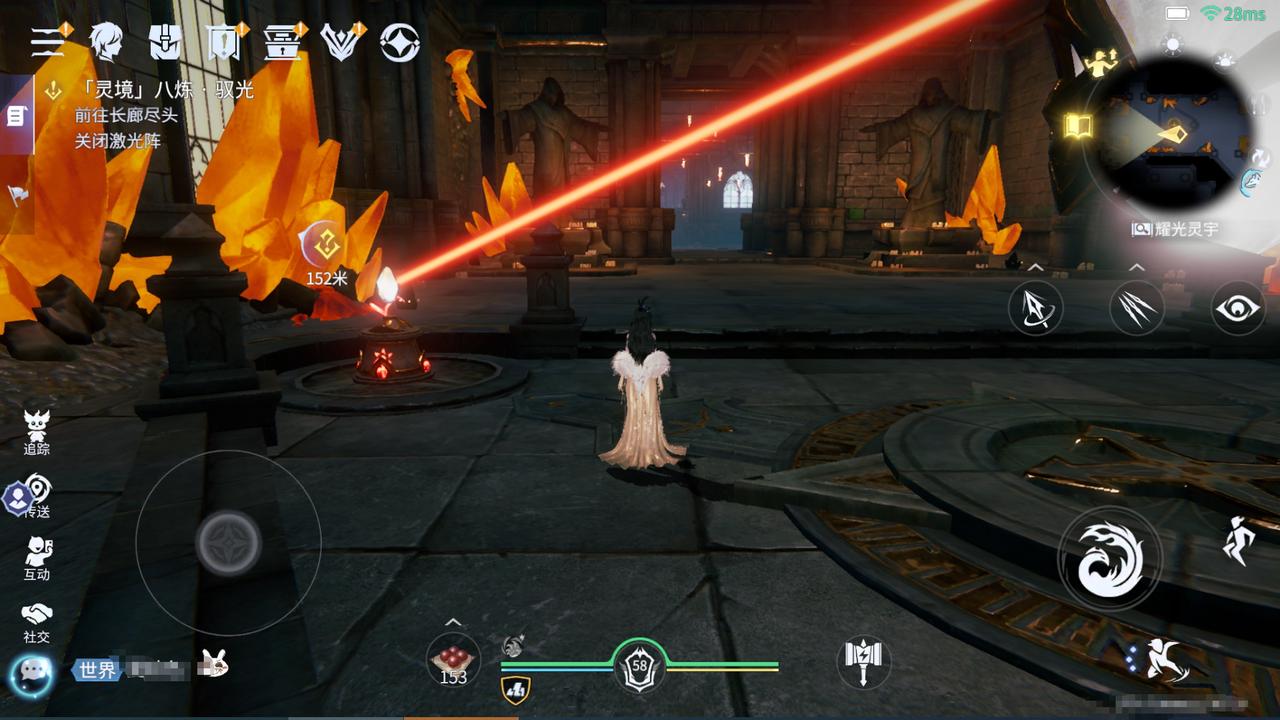
Task: Toggle the eye view button
Action: (x=1237, y=308)
